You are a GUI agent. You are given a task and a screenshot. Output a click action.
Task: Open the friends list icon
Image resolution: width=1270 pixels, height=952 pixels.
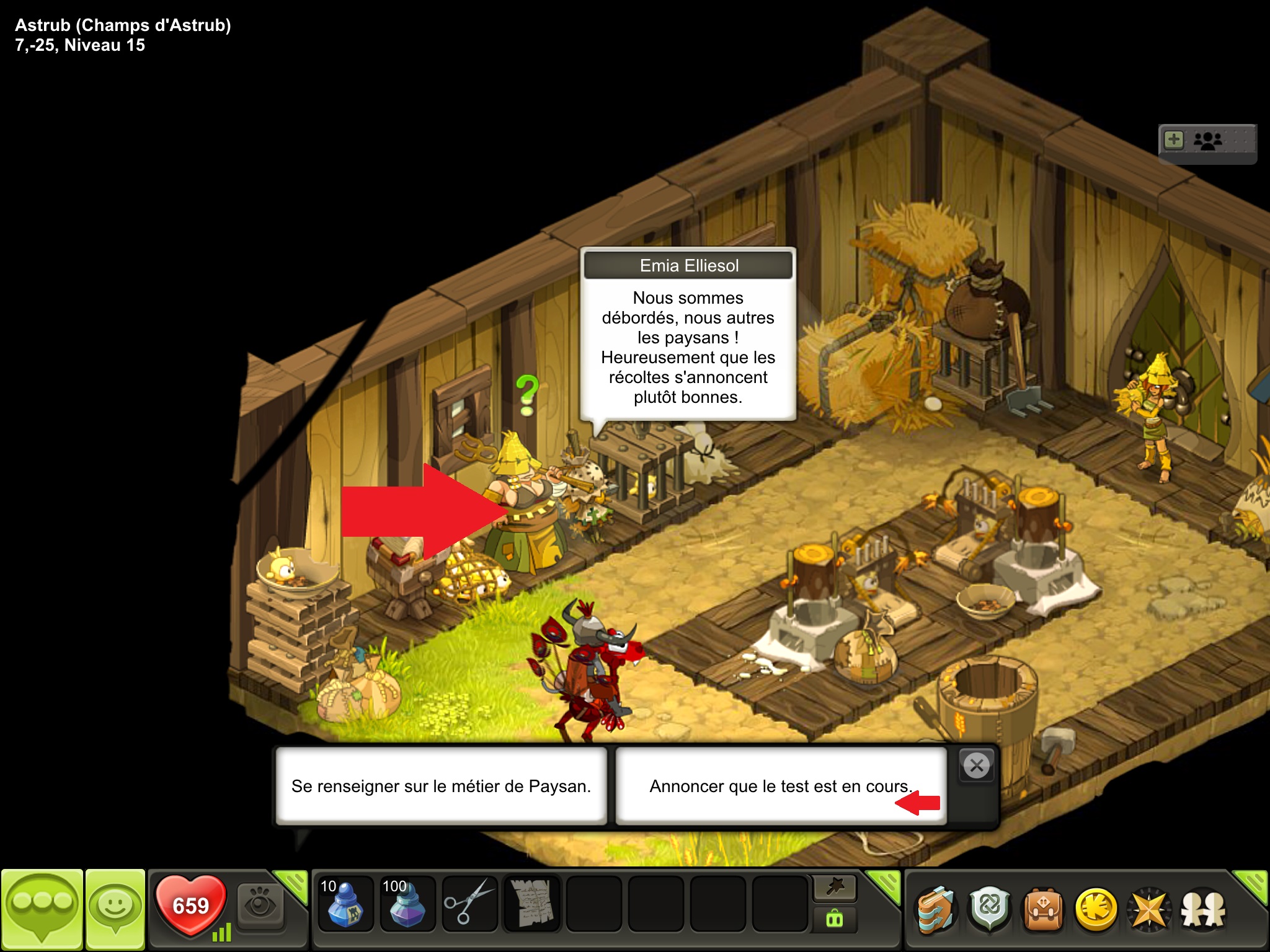(x=1203, y=909)
